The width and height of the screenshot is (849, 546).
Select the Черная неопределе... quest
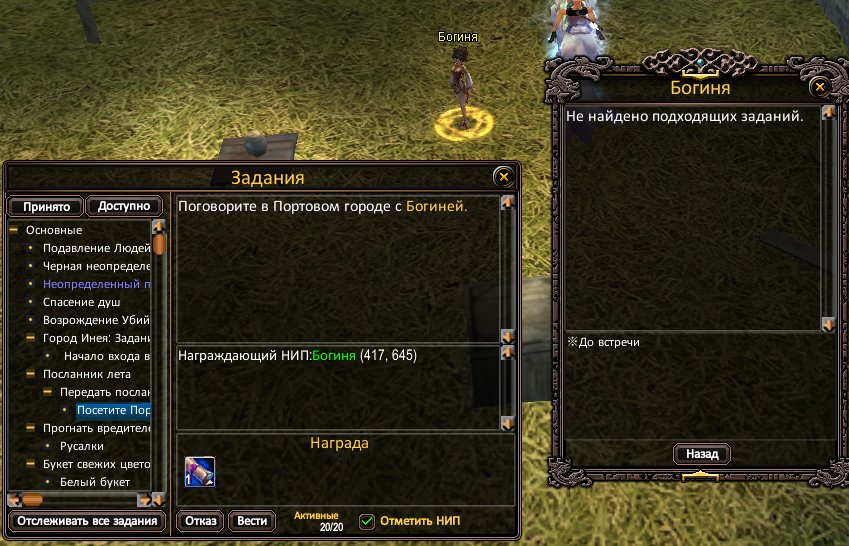point(96,266)
